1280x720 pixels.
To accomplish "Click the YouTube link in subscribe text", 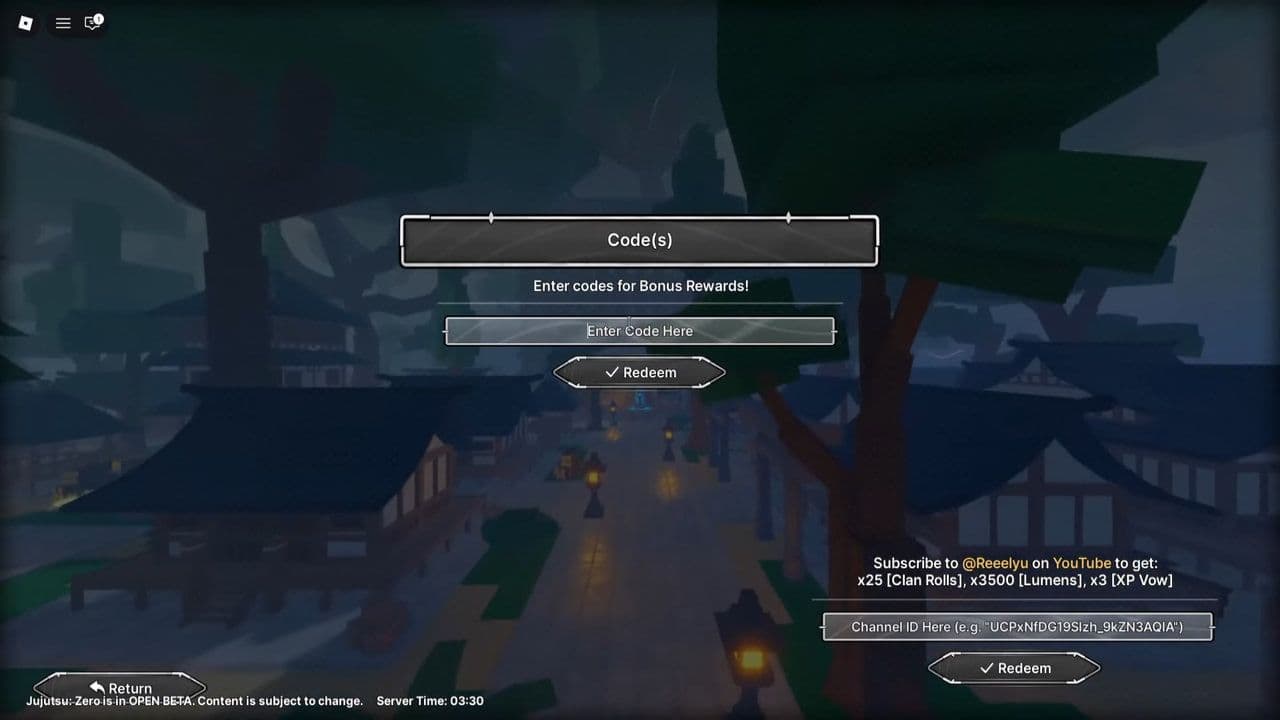I will click(1083, 563).
